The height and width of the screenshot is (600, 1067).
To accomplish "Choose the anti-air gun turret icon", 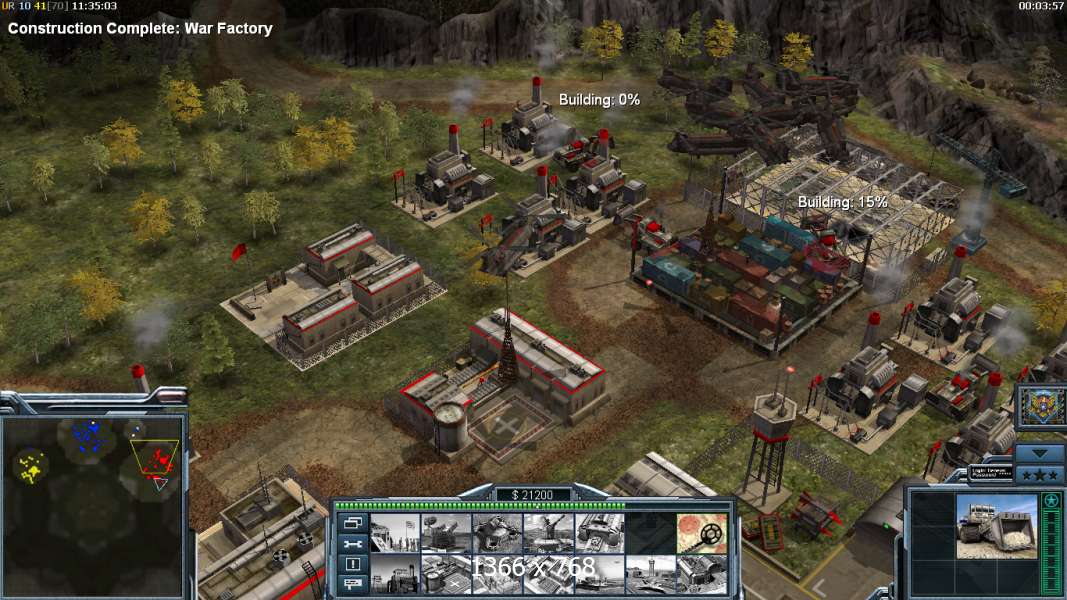I will pyautogui.click(x=548, y=533).
